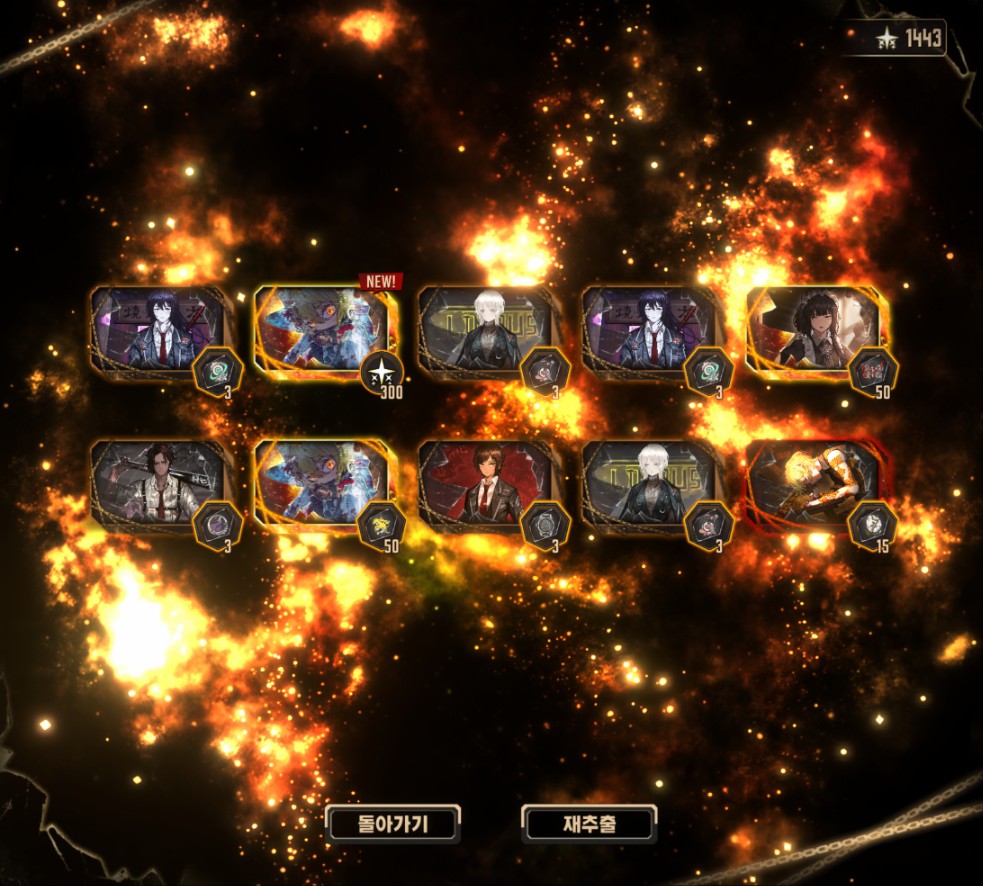This screenshot has width=983, height=886.
Task: Inspect the white-shirt man with weapon card
Action: click(x=157, y=485)
